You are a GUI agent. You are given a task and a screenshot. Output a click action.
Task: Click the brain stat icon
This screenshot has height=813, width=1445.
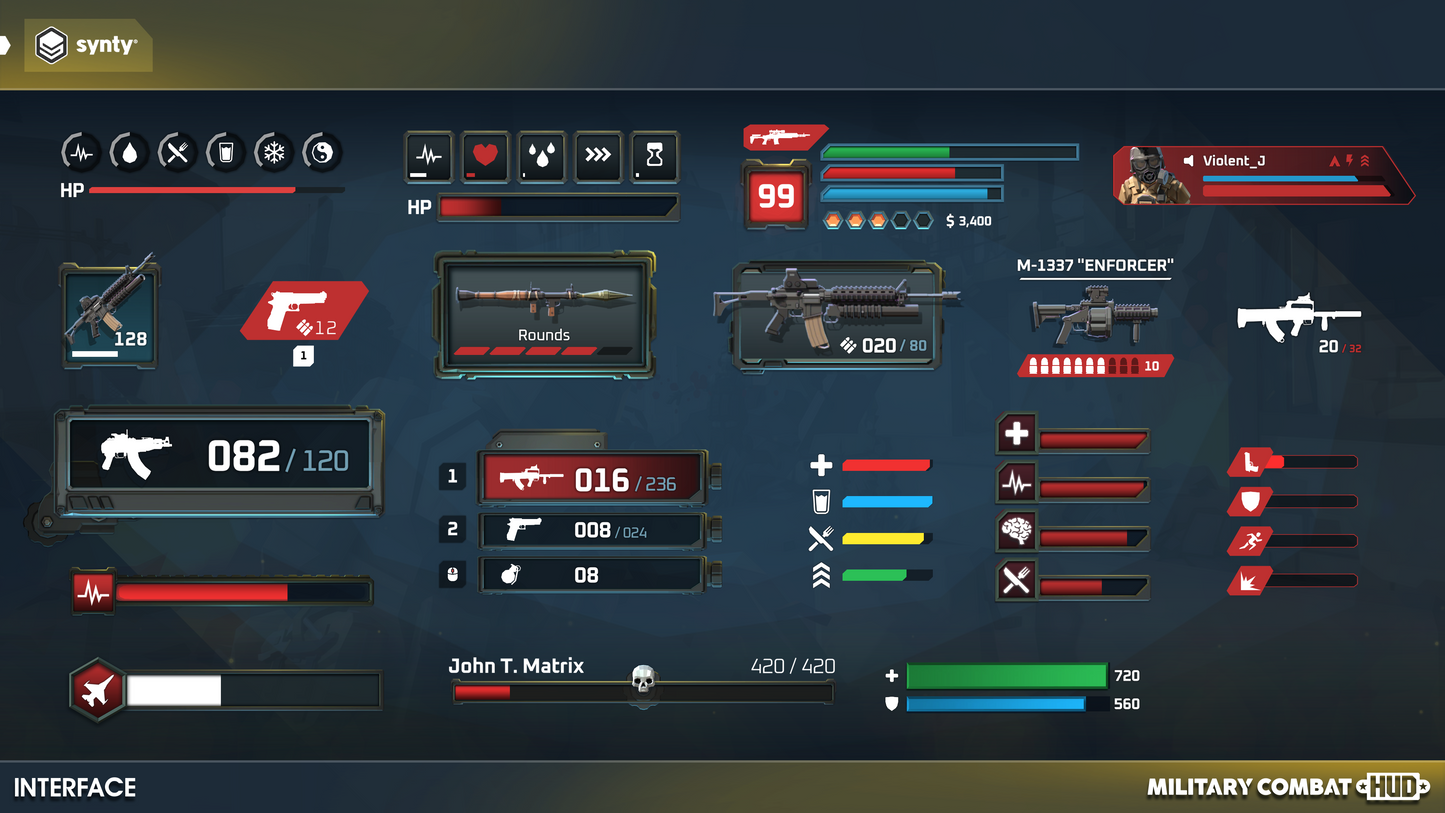(1016, 532)
